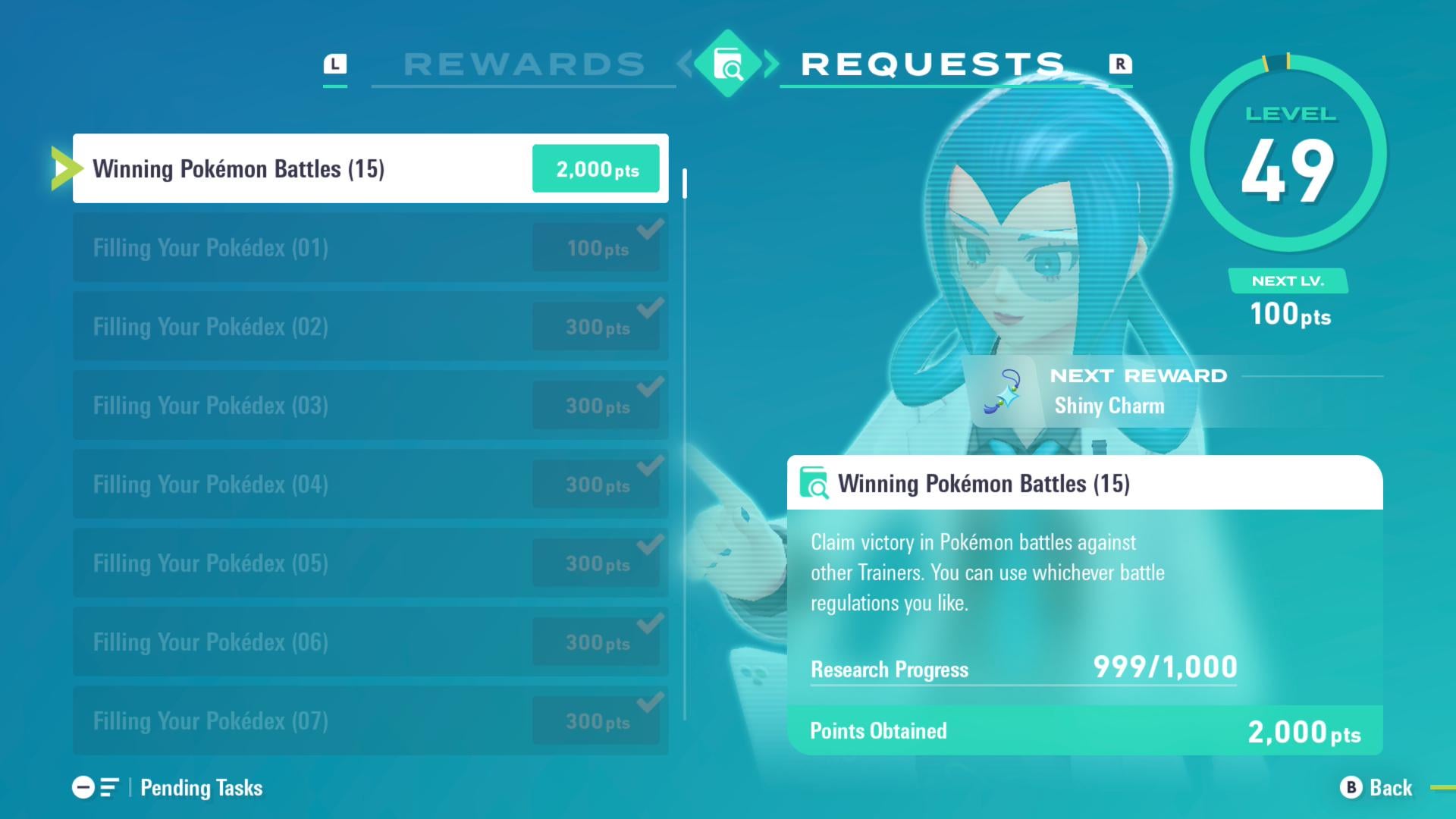The height and width of the screenshot is (819, 1456).
Task: View Filling Your Pokédex (05) details
Action: click(x=370, y=563)
